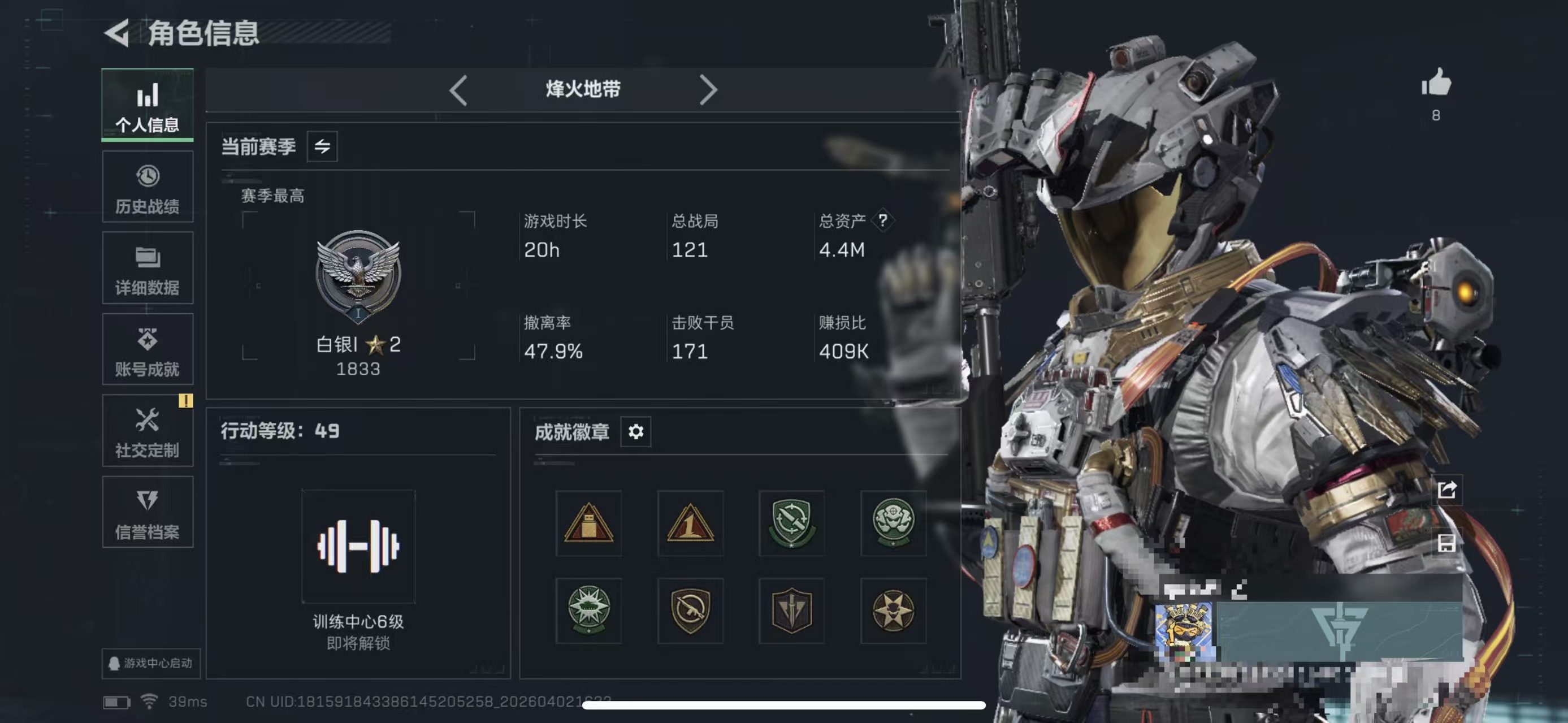Show the 信誉档案 tab
Image resolution: width=1568 pixels, height=723 pixels.
148,513
